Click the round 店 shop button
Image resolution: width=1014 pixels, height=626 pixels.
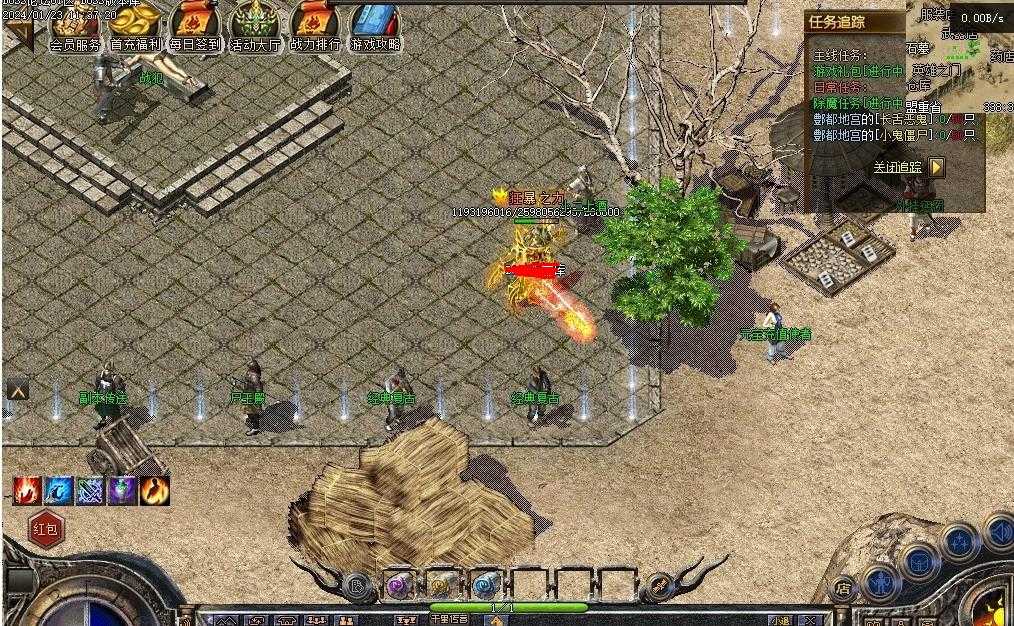843,588
